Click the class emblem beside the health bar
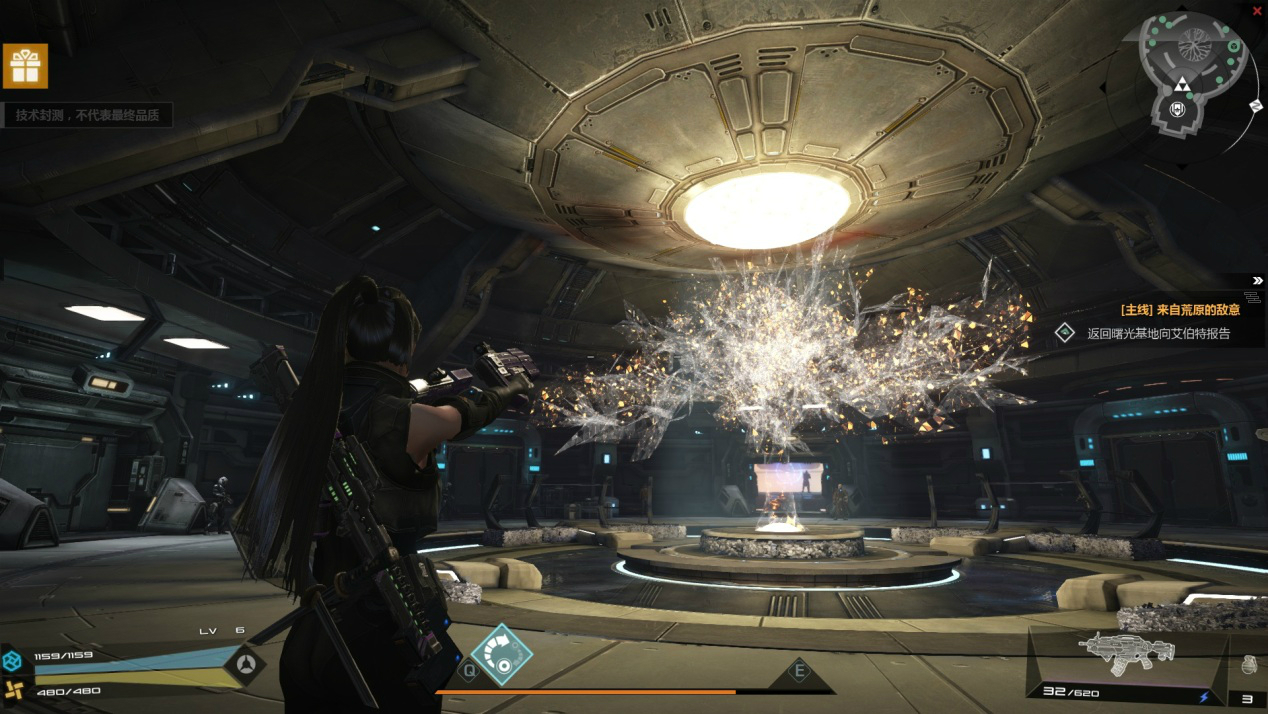1268x714 pixels. click(245, 664)
